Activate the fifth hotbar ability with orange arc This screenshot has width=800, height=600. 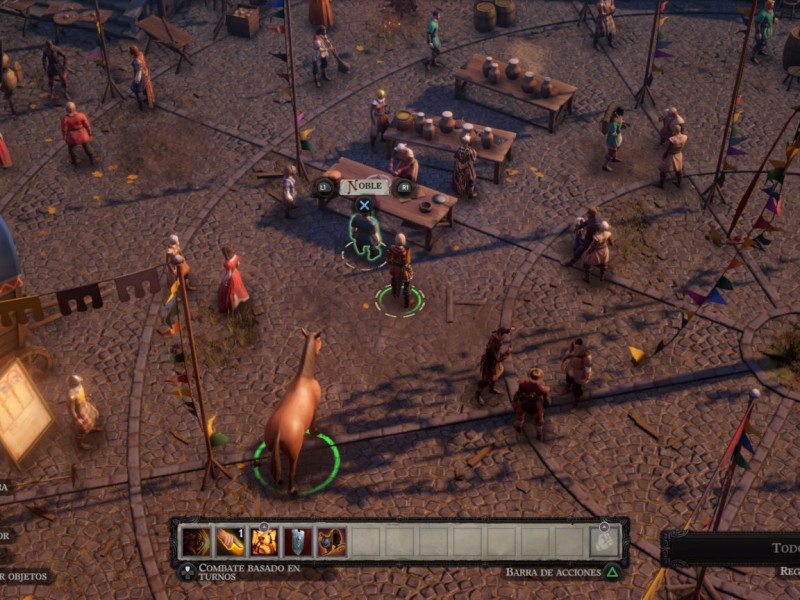click(331, 542)
